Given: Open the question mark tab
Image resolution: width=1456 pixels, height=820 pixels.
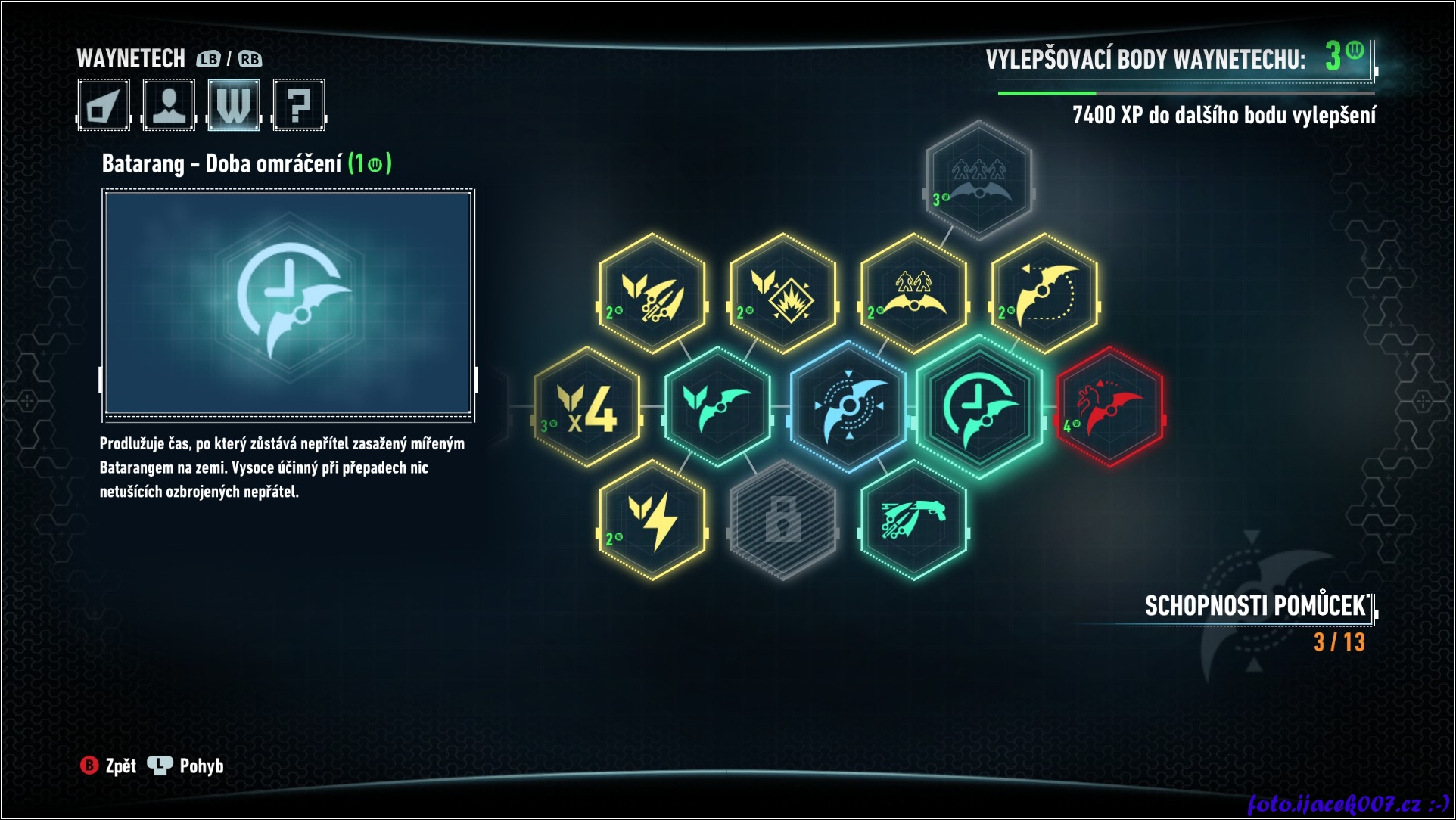Looking at the screenshot, I should [x=299, y=104].
